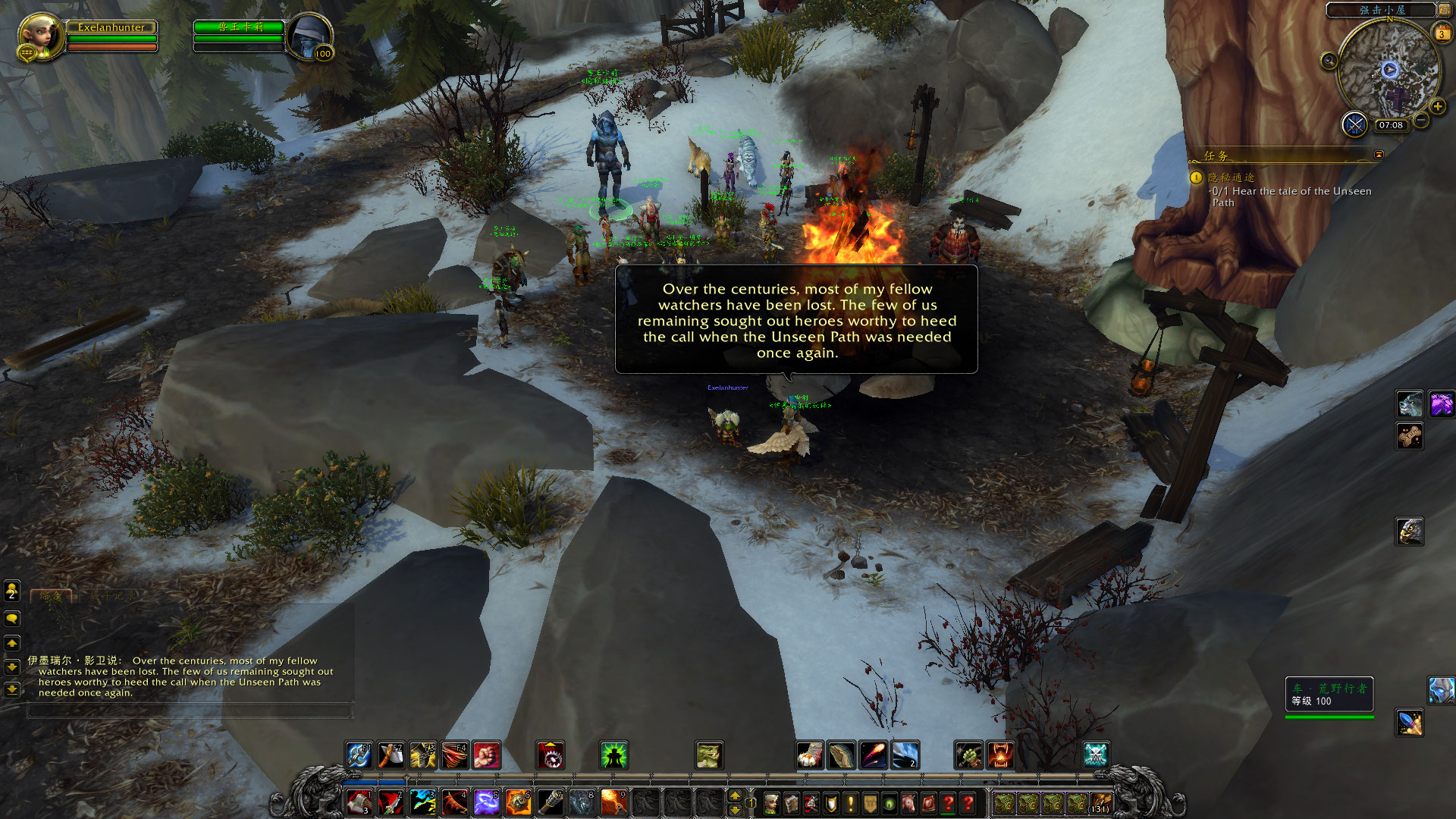Viewport: 1456px width, 819px height.
Task: Select the 隐秘通途 quest in the tracker
Action: point(1231,177)
